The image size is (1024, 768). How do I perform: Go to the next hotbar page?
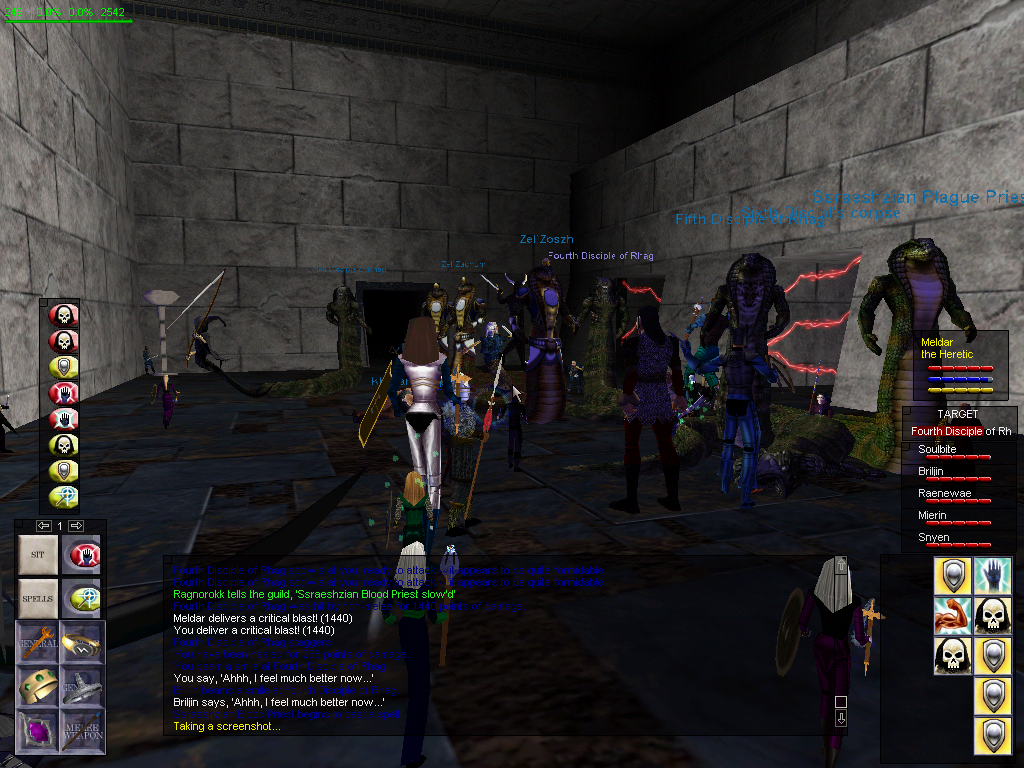pyautogui.click(x=76, y=526)
